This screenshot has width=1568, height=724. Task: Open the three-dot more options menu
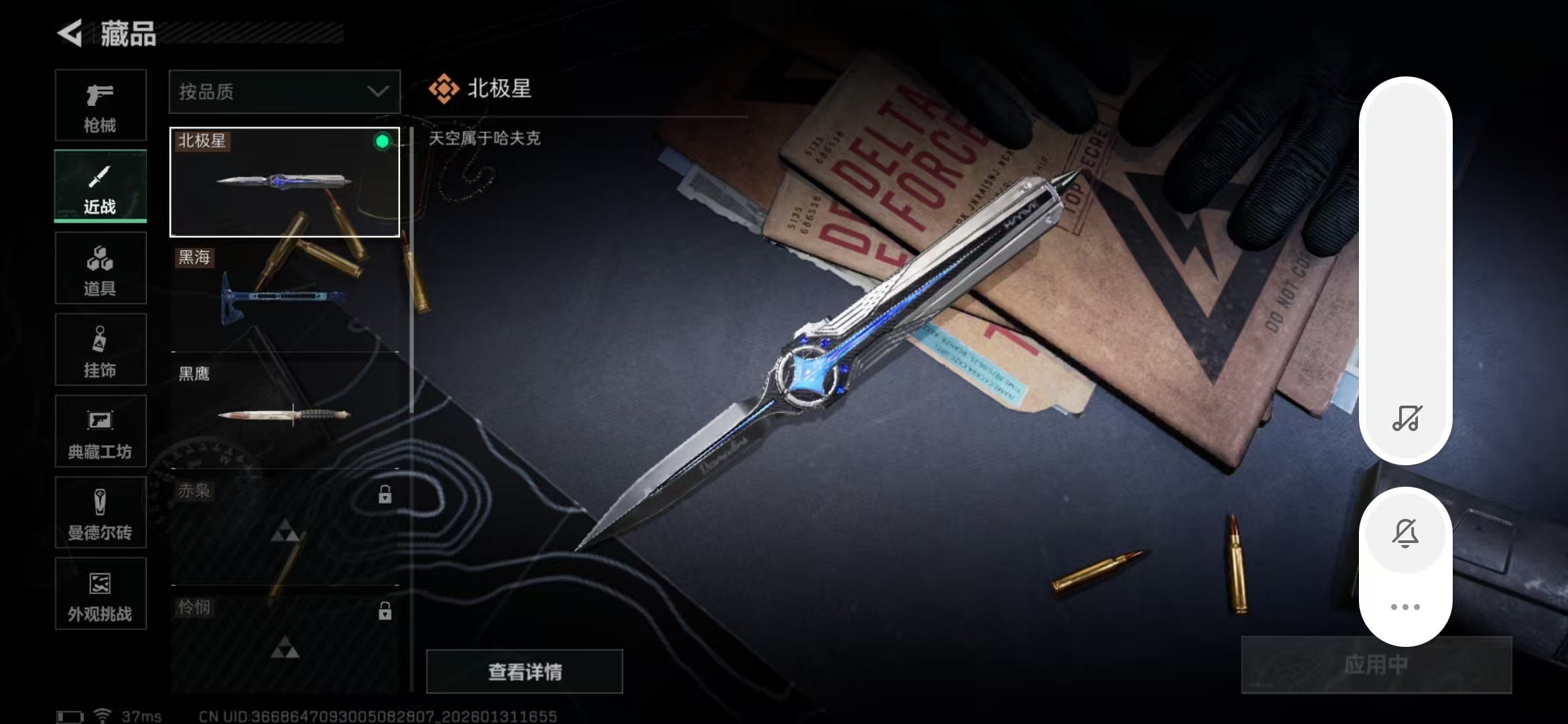[x=1406, y=605]
